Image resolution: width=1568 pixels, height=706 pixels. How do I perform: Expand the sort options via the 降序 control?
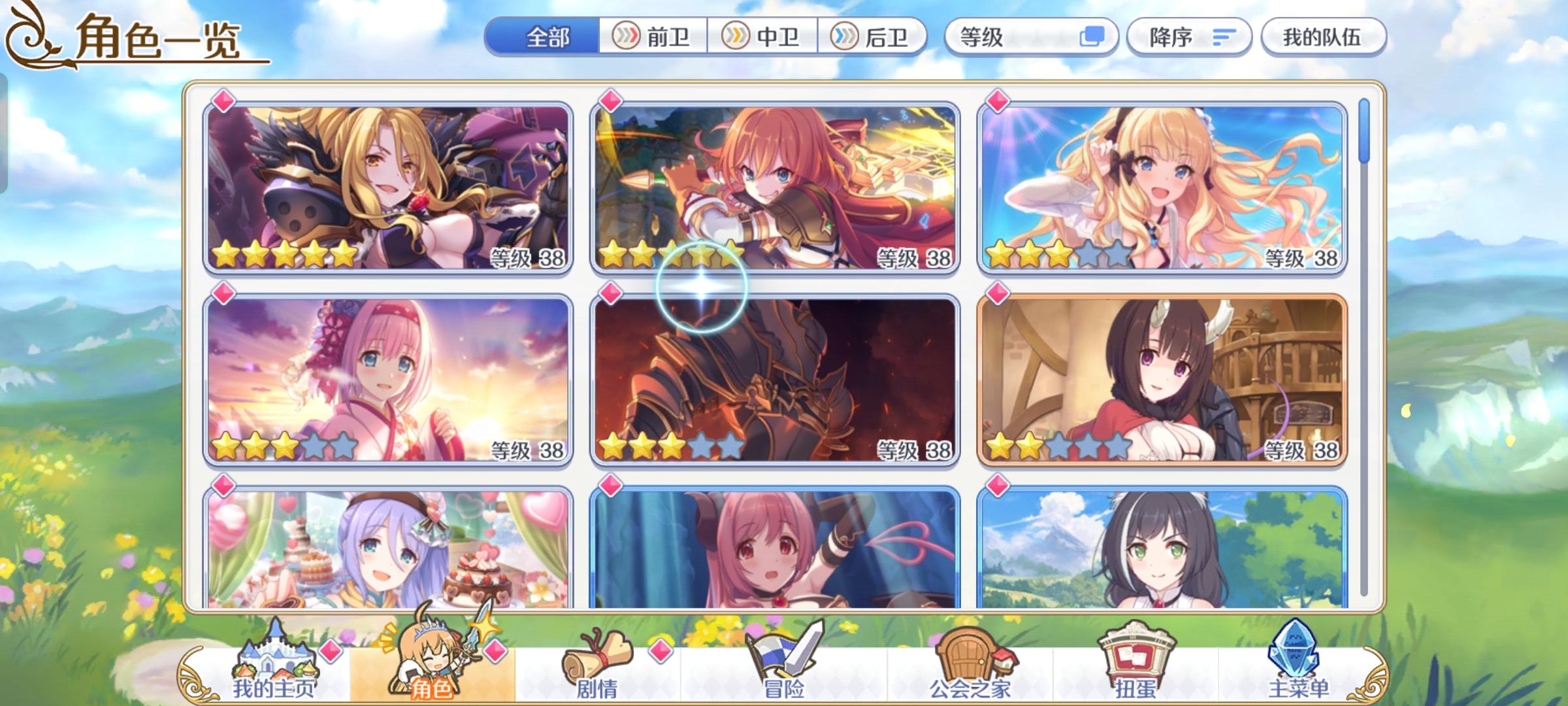pos(1189,37)
